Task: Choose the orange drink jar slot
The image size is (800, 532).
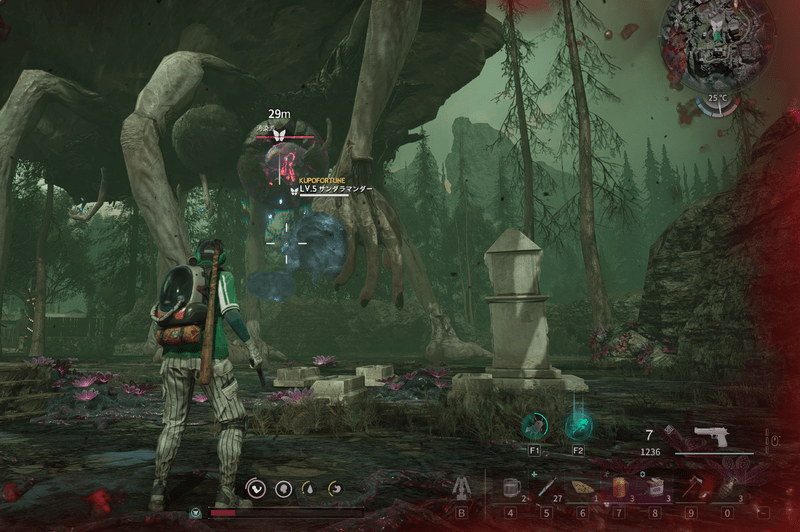Action: [621, 487]
